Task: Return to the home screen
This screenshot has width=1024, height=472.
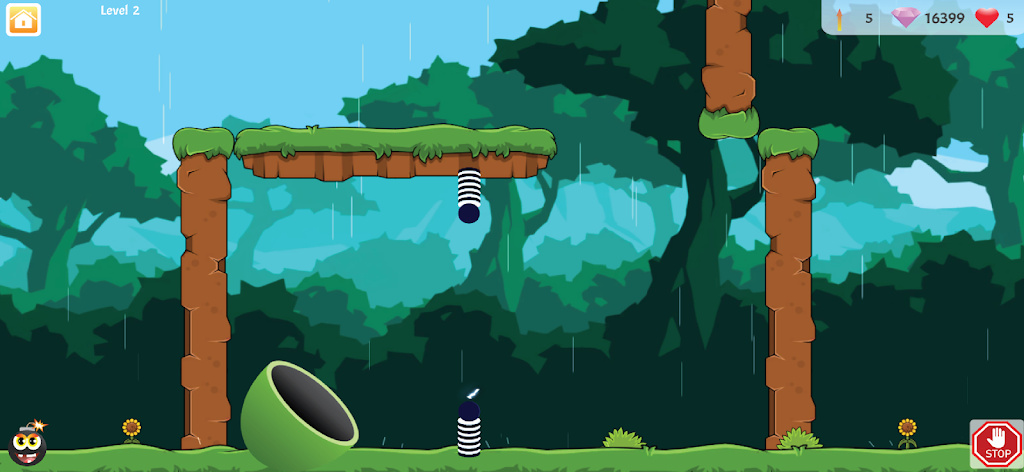Action: click(x=23, y=20)
